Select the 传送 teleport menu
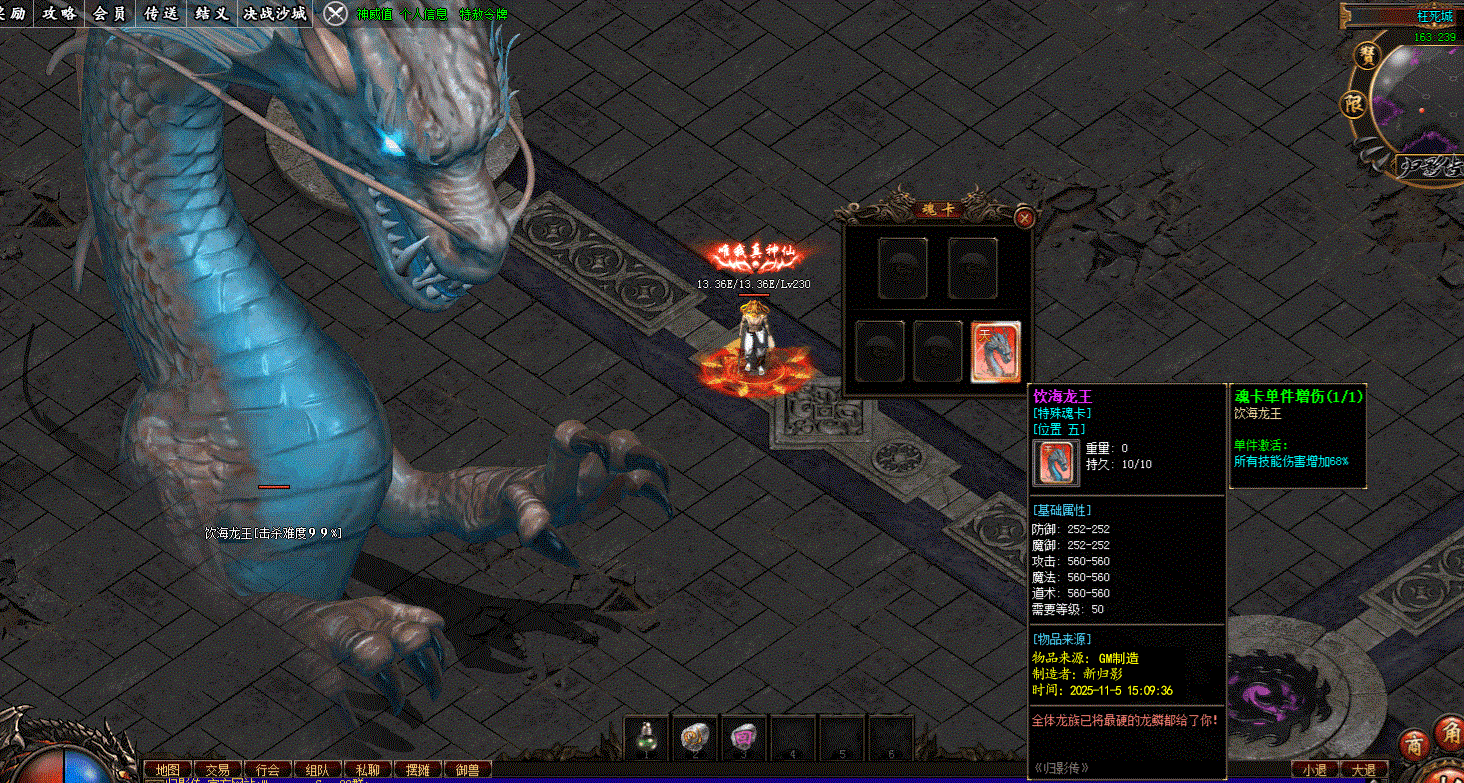 161,13
